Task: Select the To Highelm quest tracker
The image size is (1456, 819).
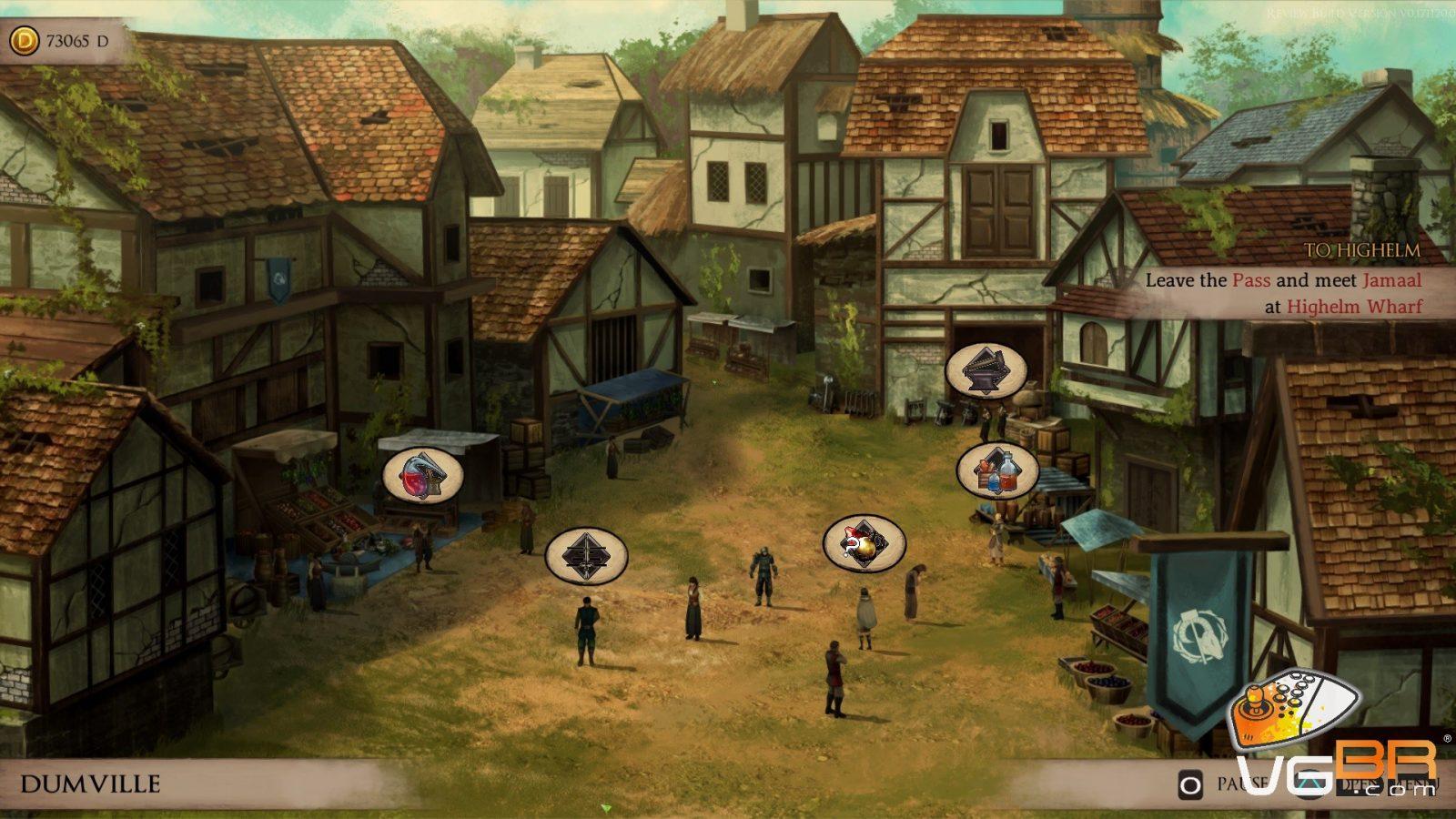Action: tap(1282, 280)
